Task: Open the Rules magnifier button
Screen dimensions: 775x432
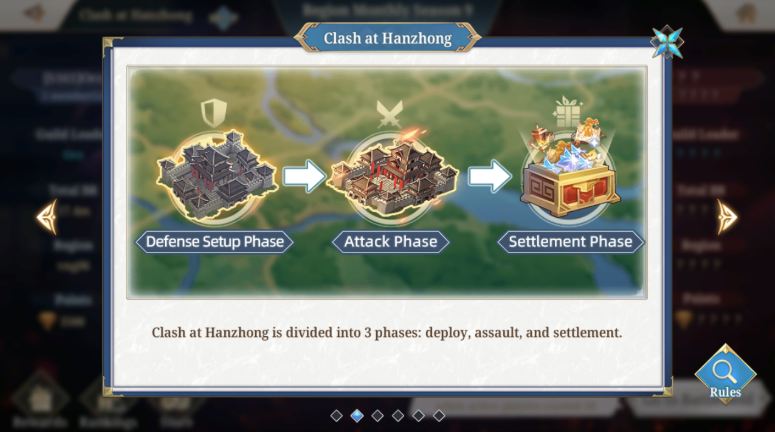Action: coord(725,374)
